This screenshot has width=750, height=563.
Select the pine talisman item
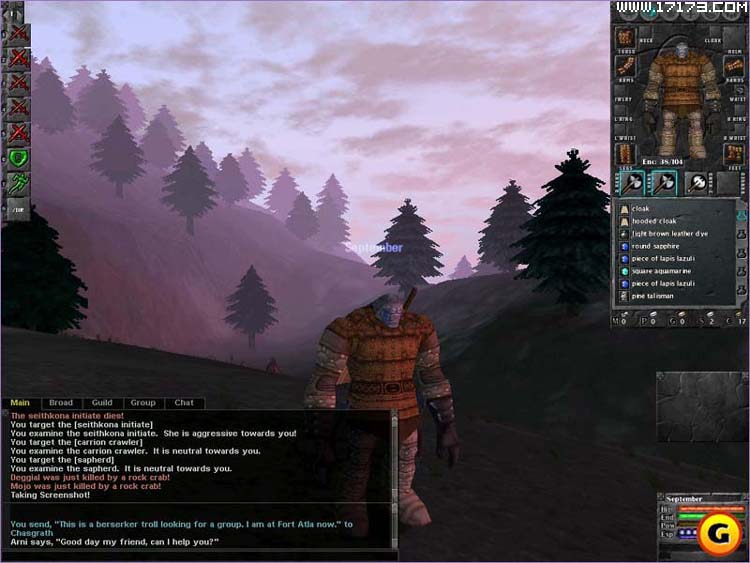coord(654,296)
